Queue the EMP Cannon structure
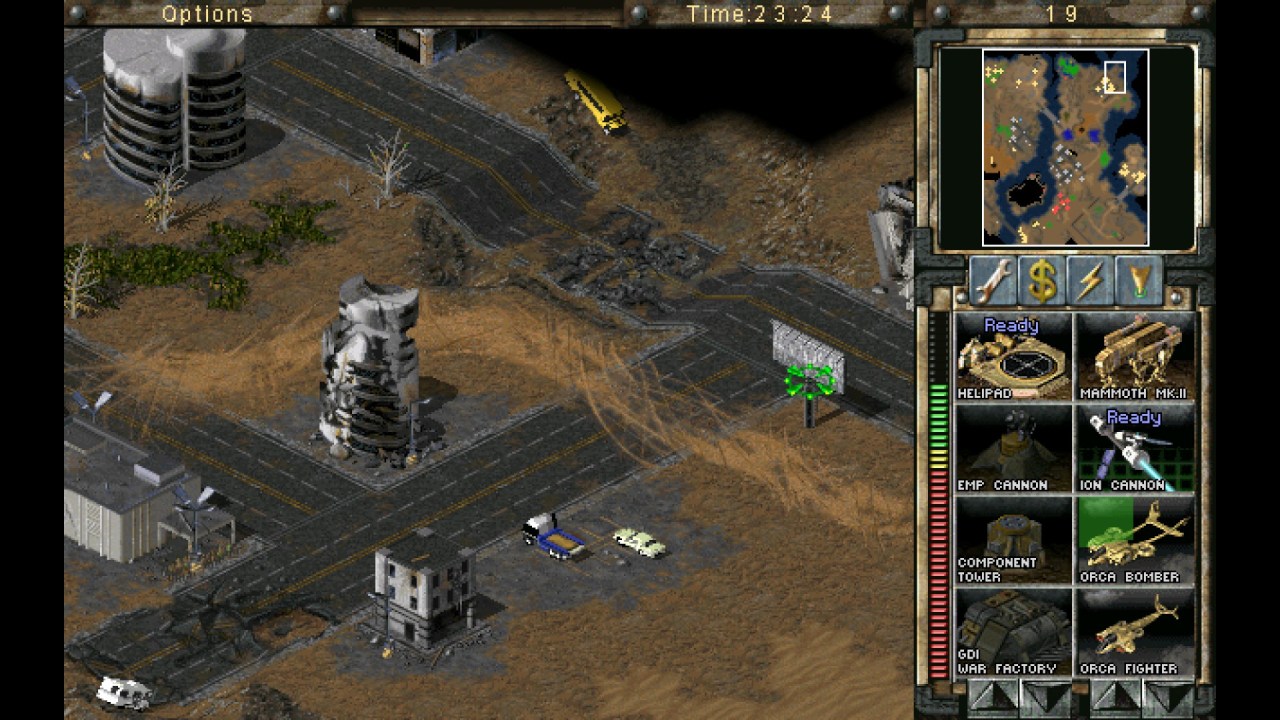Image resolution: width=1280 pixels, height=720 pixels. click(1013, 449)
